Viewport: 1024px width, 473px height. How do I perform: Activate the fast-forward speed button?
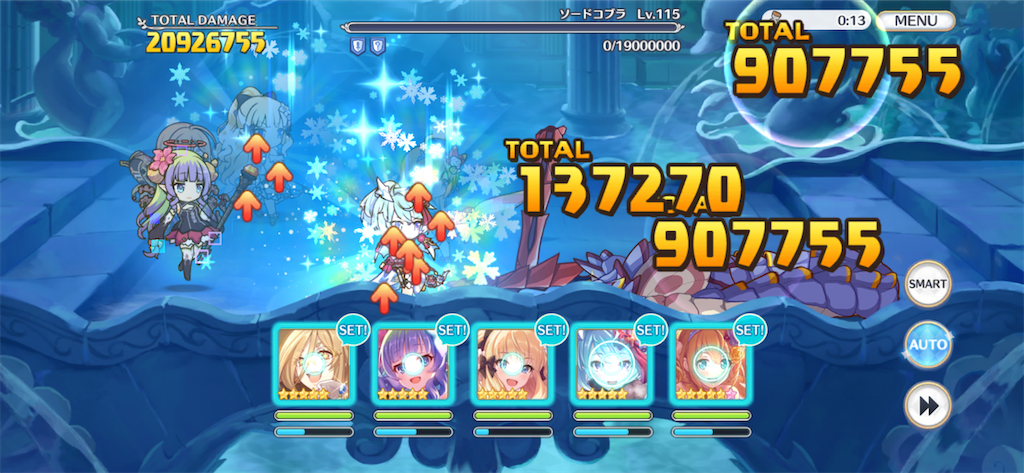926,406
